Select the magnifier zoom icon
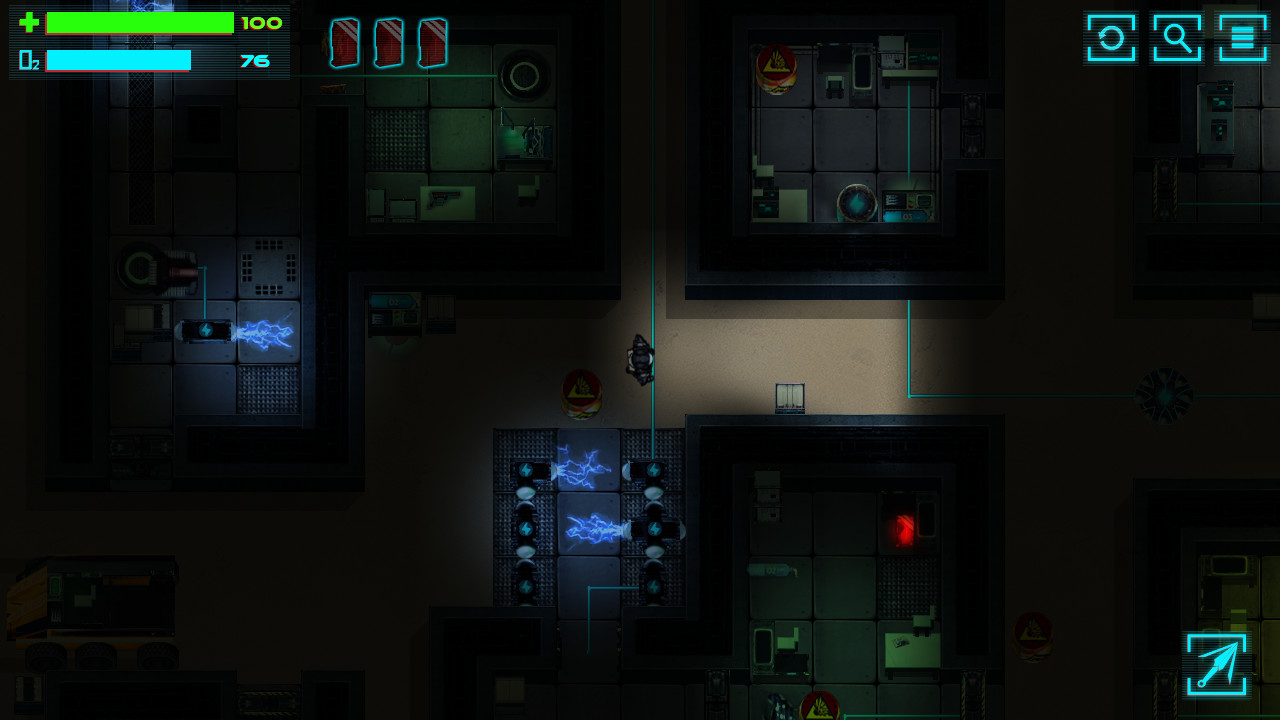The width and height of the screenshot is (1280, 720). (1177, 38)
